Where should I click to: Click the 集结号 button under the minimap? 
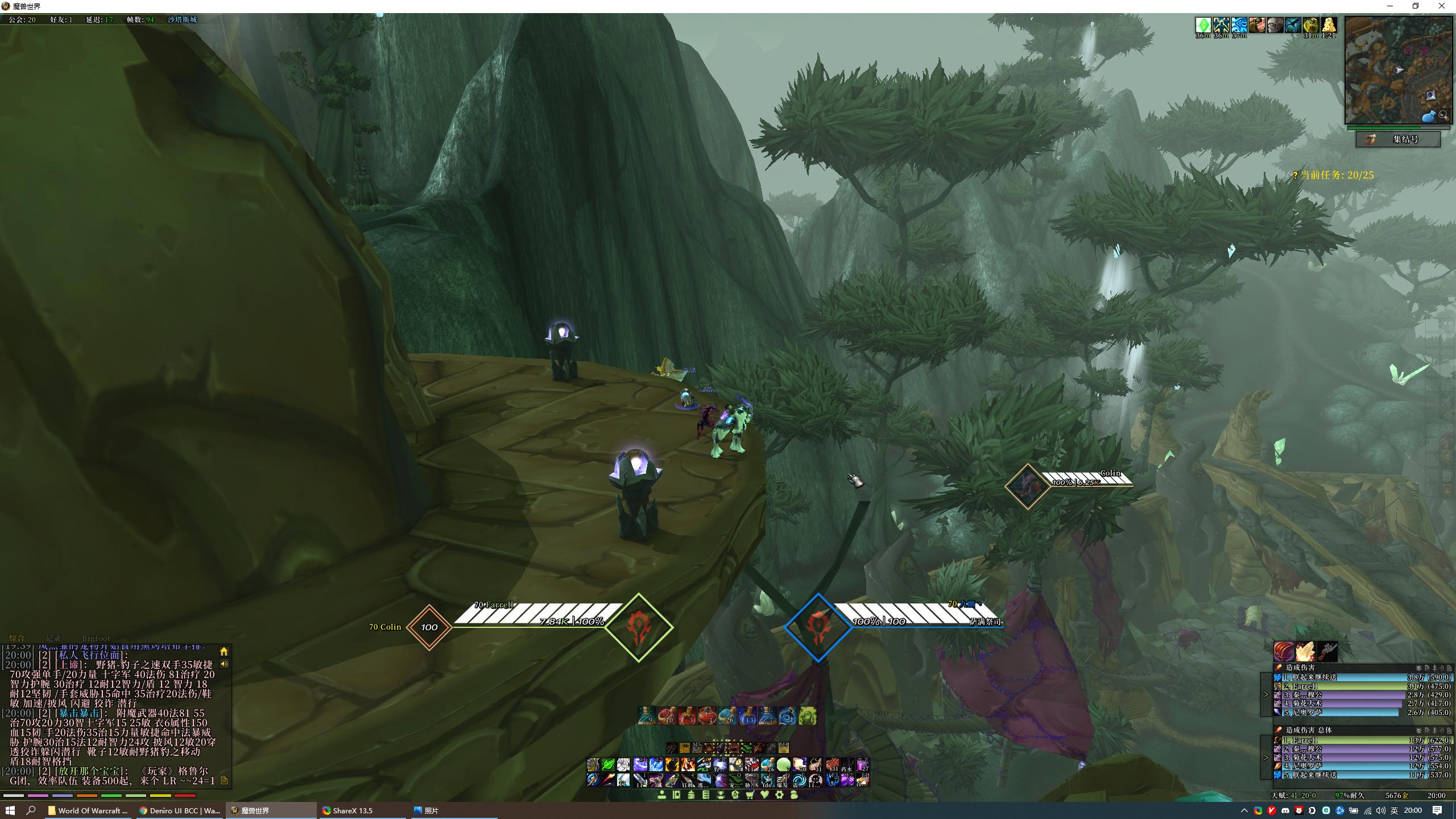pos(1398,139)
